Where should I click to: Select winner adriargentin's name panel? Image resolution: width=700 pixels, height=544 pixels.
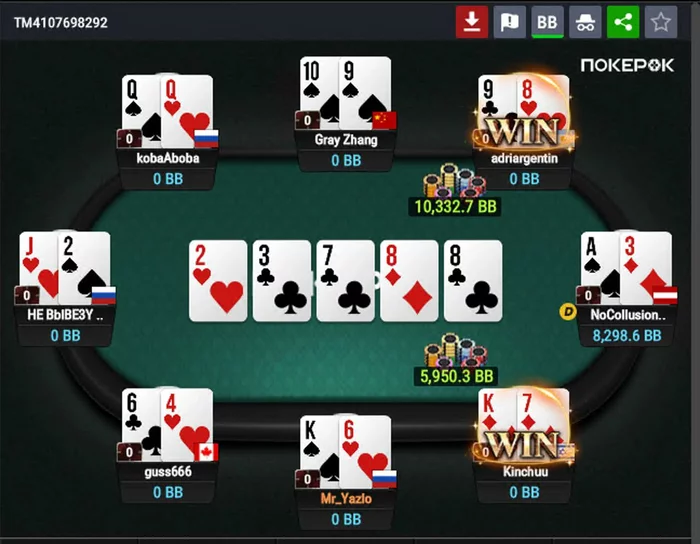coord(525,158)
